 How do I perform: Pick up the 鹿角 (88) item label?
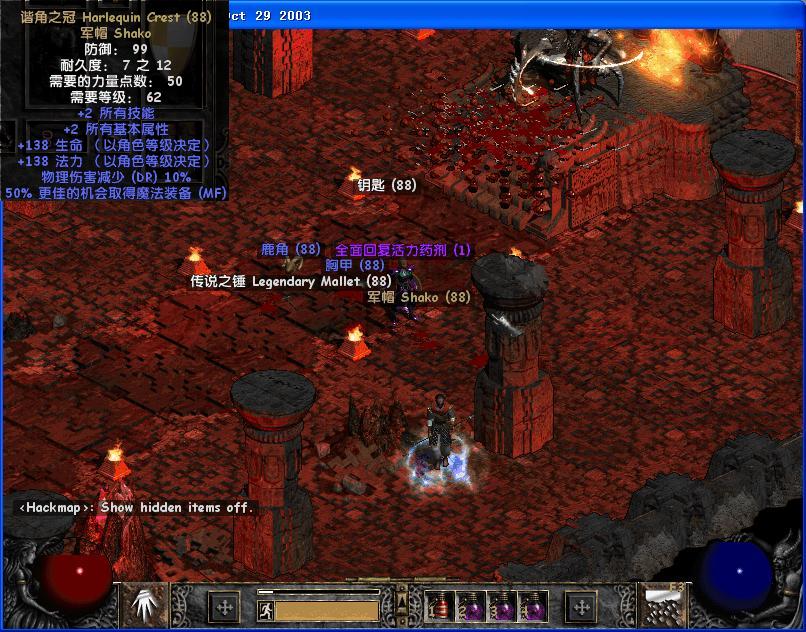(290, 249)
